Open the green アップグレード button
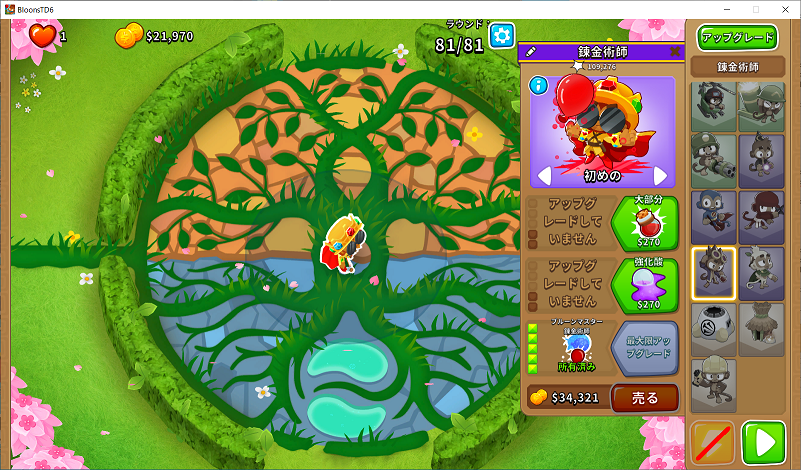The width and height of the screenshot is (801, 470). tap(738, 38)
